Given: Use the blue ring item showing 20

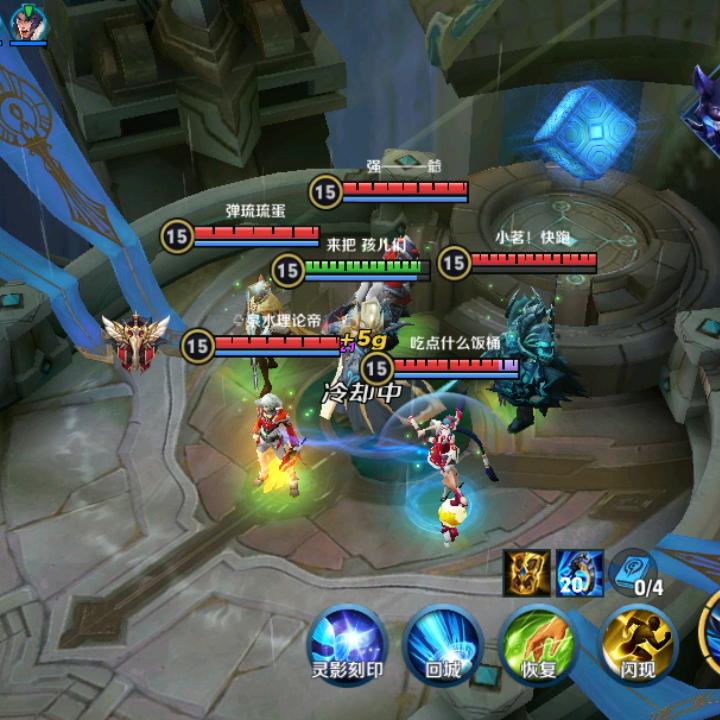Looking at the screenshot, I should pos(579,572).
